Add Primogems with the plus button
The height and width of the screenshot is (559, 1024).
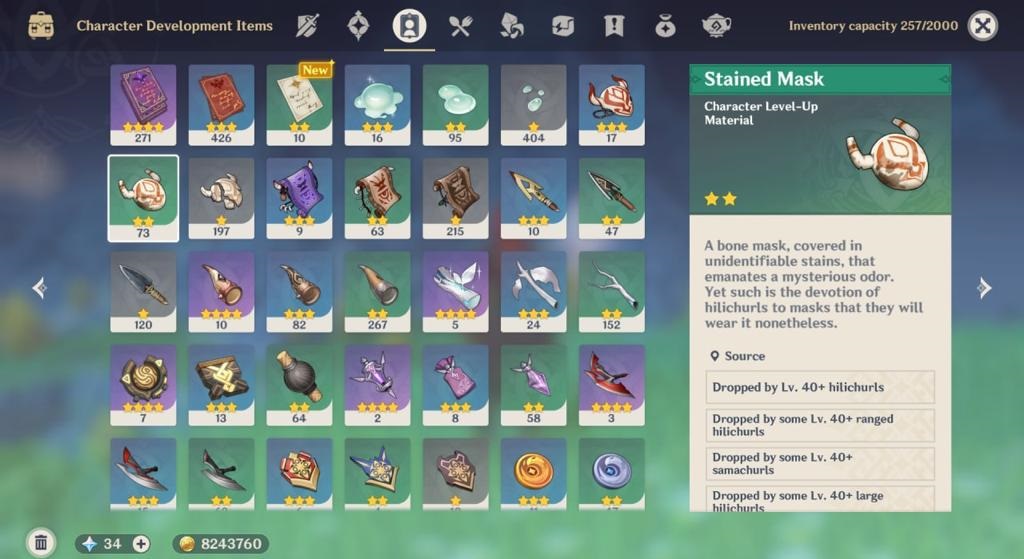click(141, 544)
